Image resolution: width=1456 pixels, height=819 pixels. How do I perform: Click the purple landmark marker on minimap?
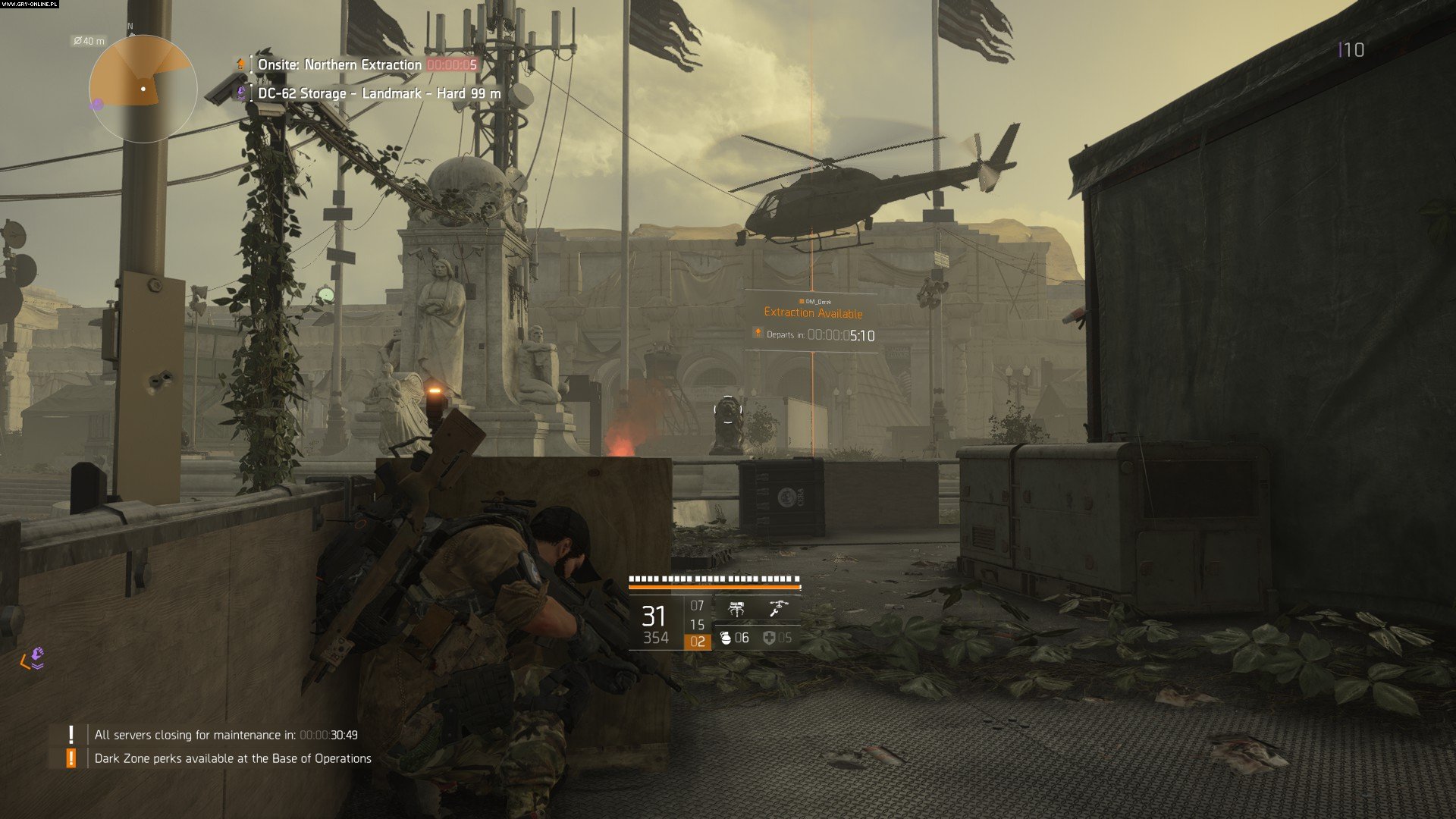click(x=97, y=105)
